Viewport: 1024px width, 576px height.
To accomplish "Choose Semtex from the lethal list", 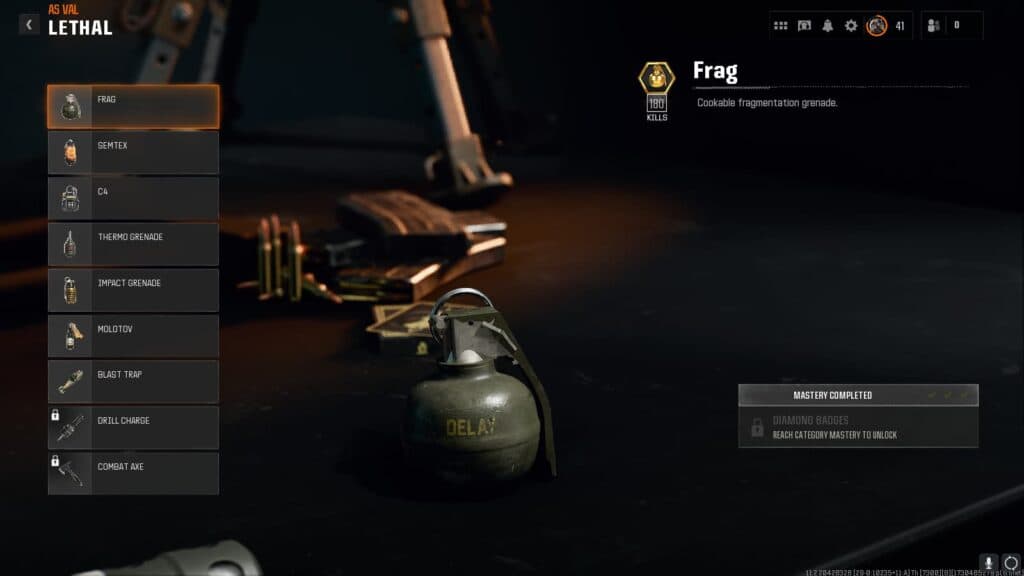I will coord(133,152).
